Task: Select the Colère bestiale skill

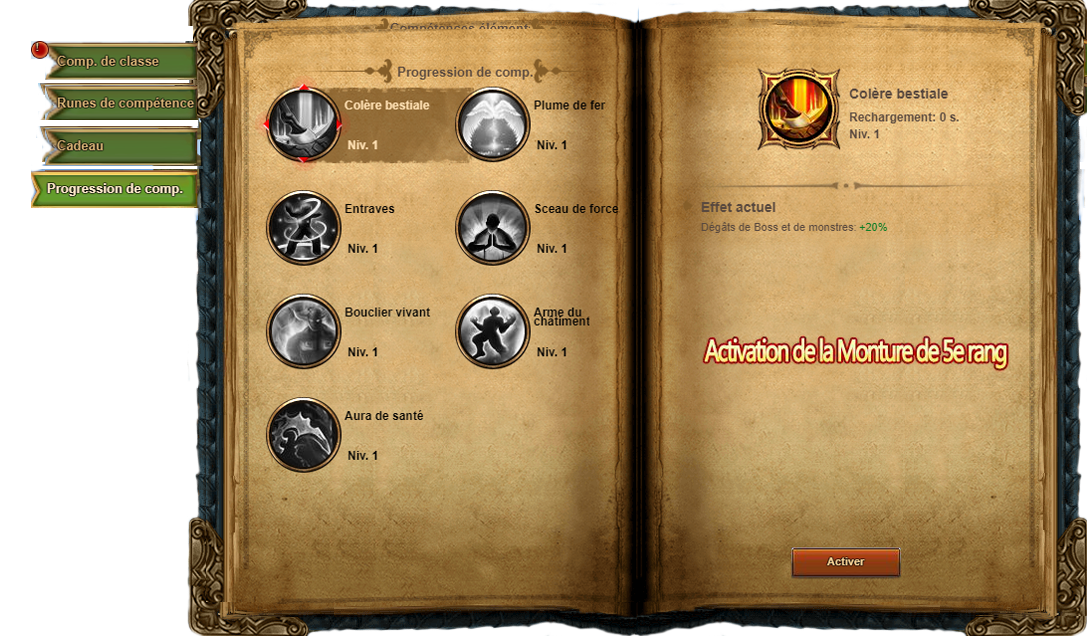Action: pyautogui.click(x=304, y=124)
